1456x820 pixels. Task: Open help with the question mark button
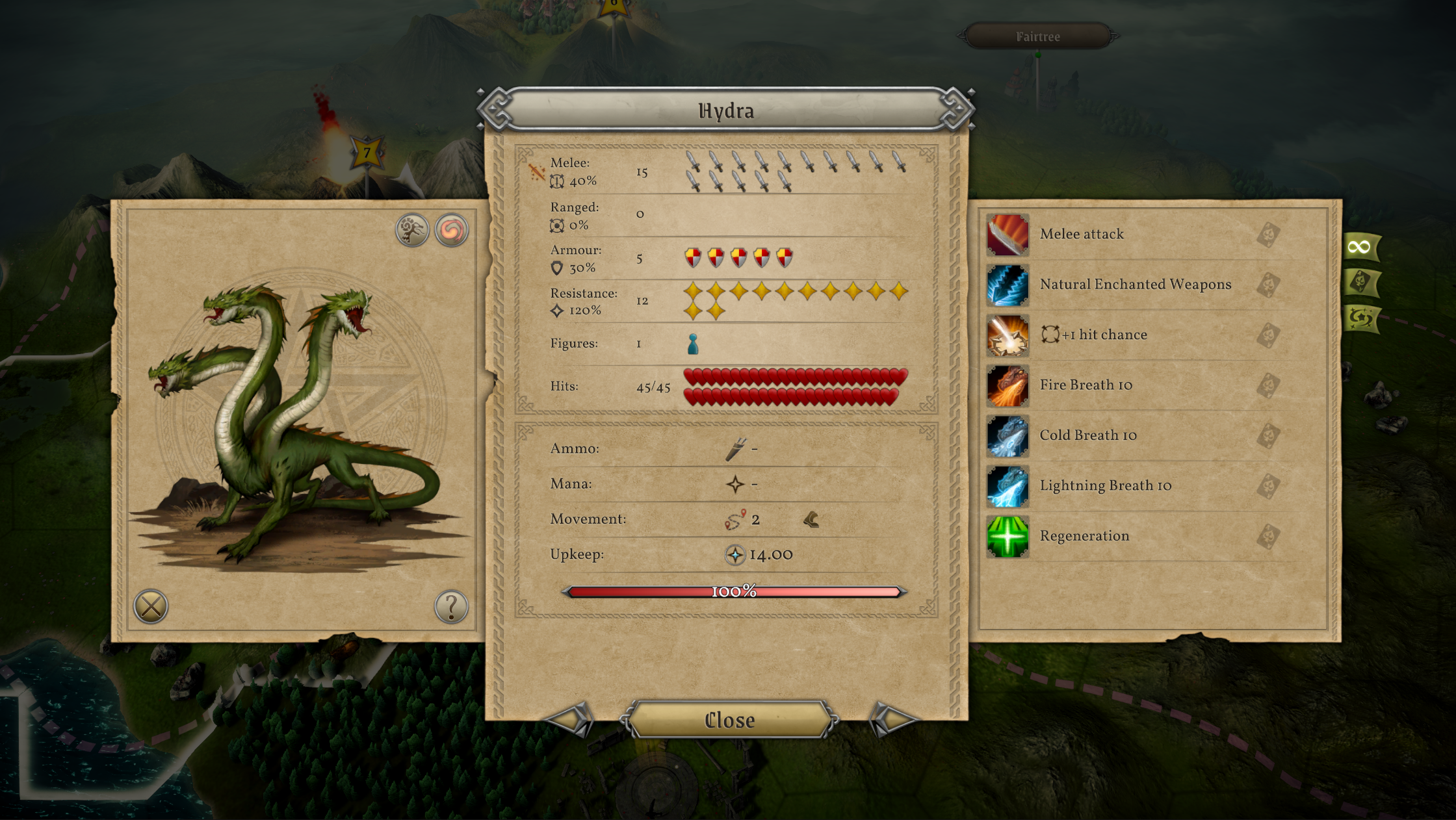(x=450, y=607)
